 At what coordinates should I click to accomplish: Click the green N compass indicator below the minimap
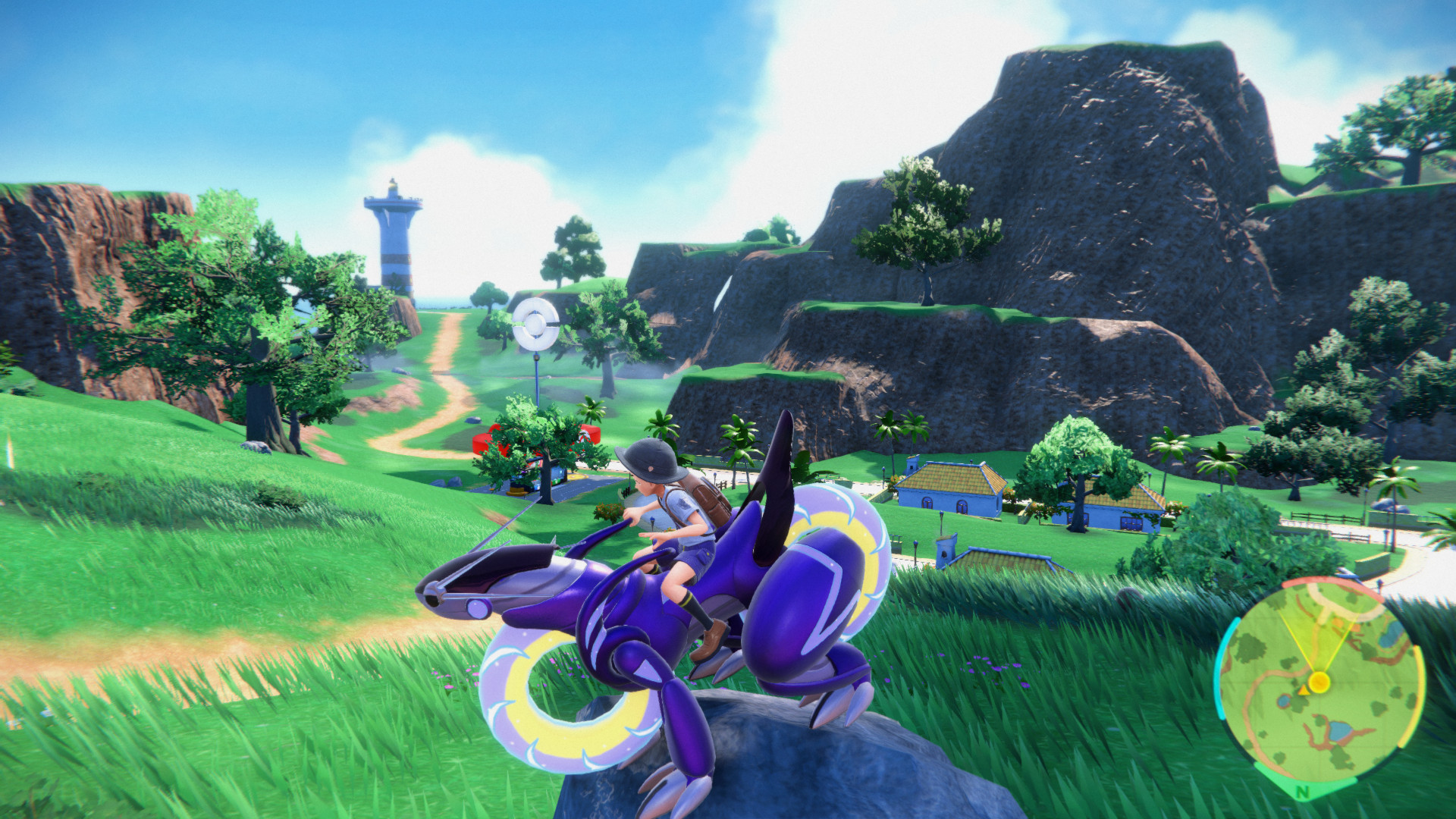[1302, 791]
